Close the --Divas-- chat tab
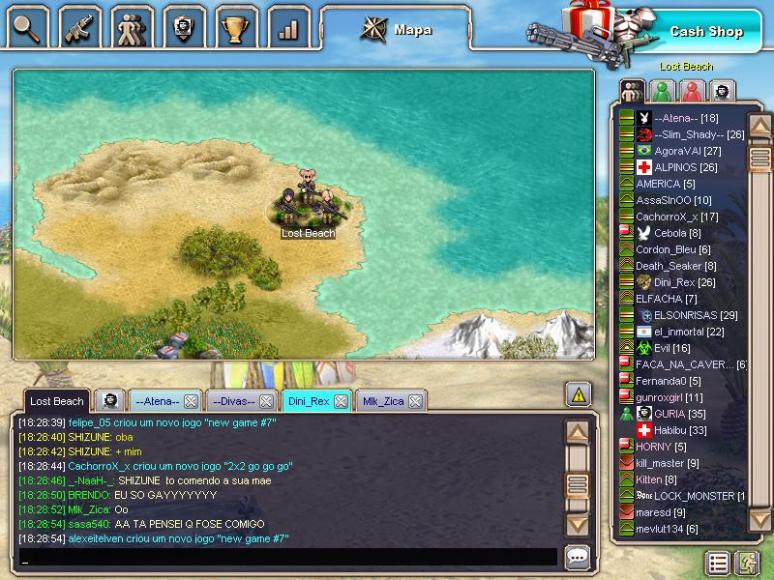774x580 pixels. pyautogui.click(x=266, y=401)
